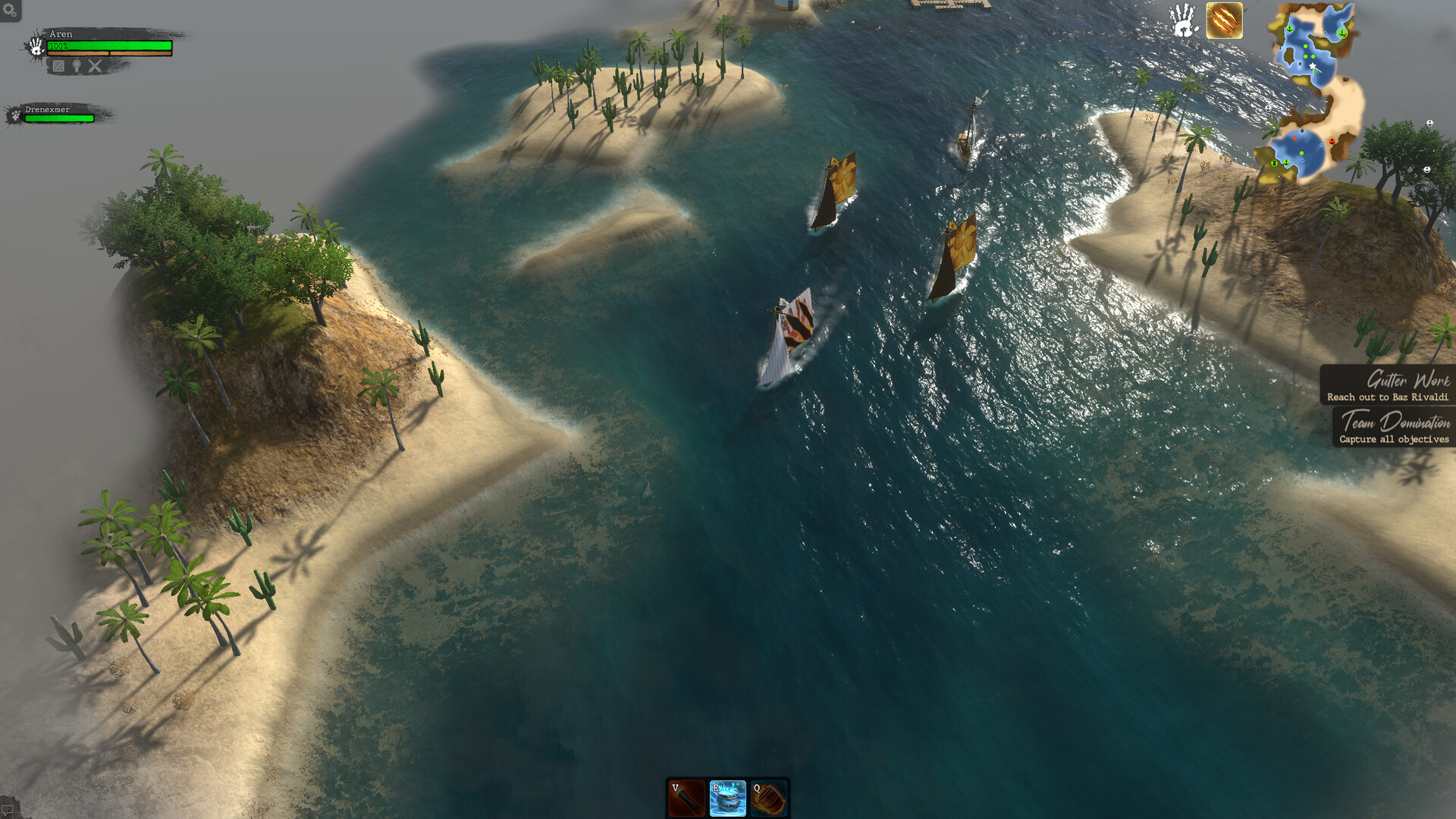This screenshot has height=819, width=1456.
Task: Click the picture frame icon beneath Aren's portrait
Action: 58,67
